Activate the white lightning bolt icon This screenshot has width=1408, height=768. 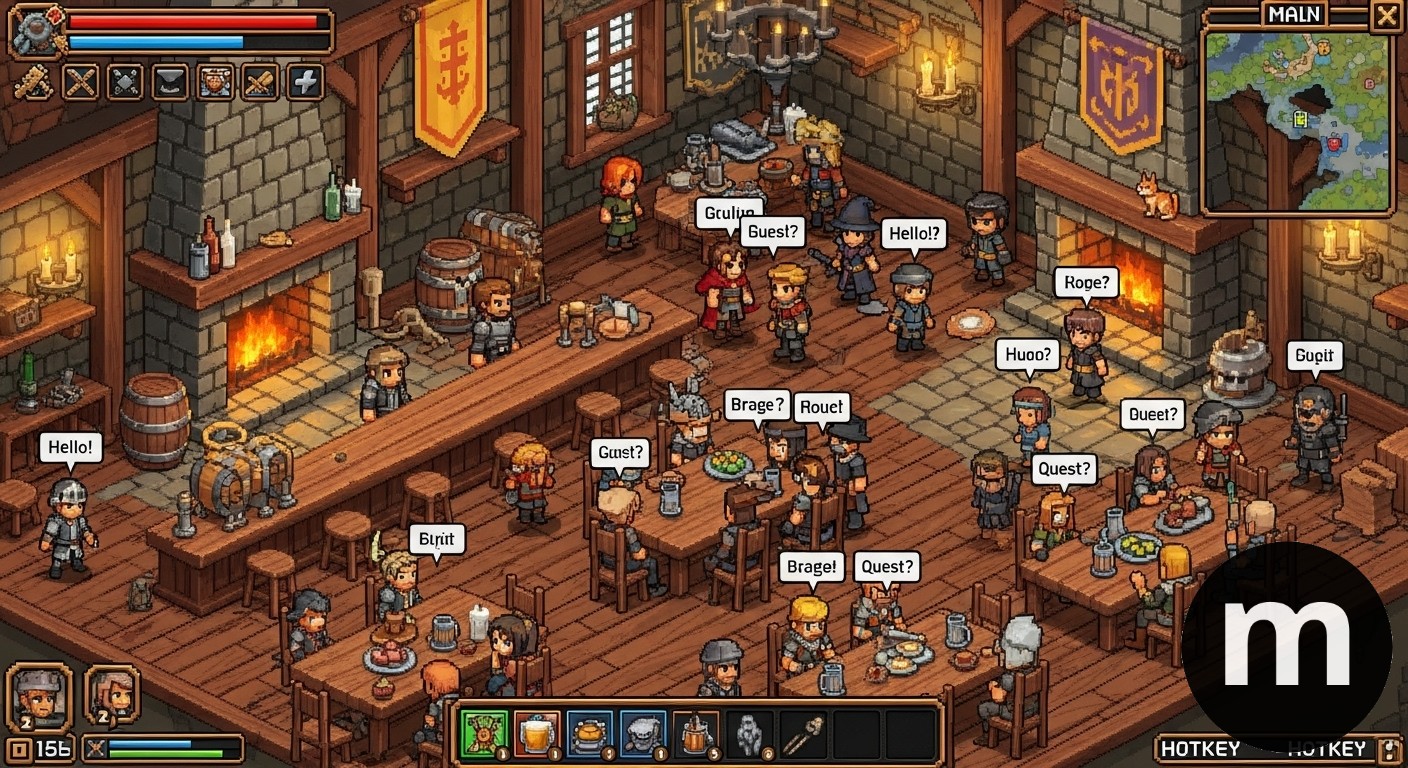point(306,81)
